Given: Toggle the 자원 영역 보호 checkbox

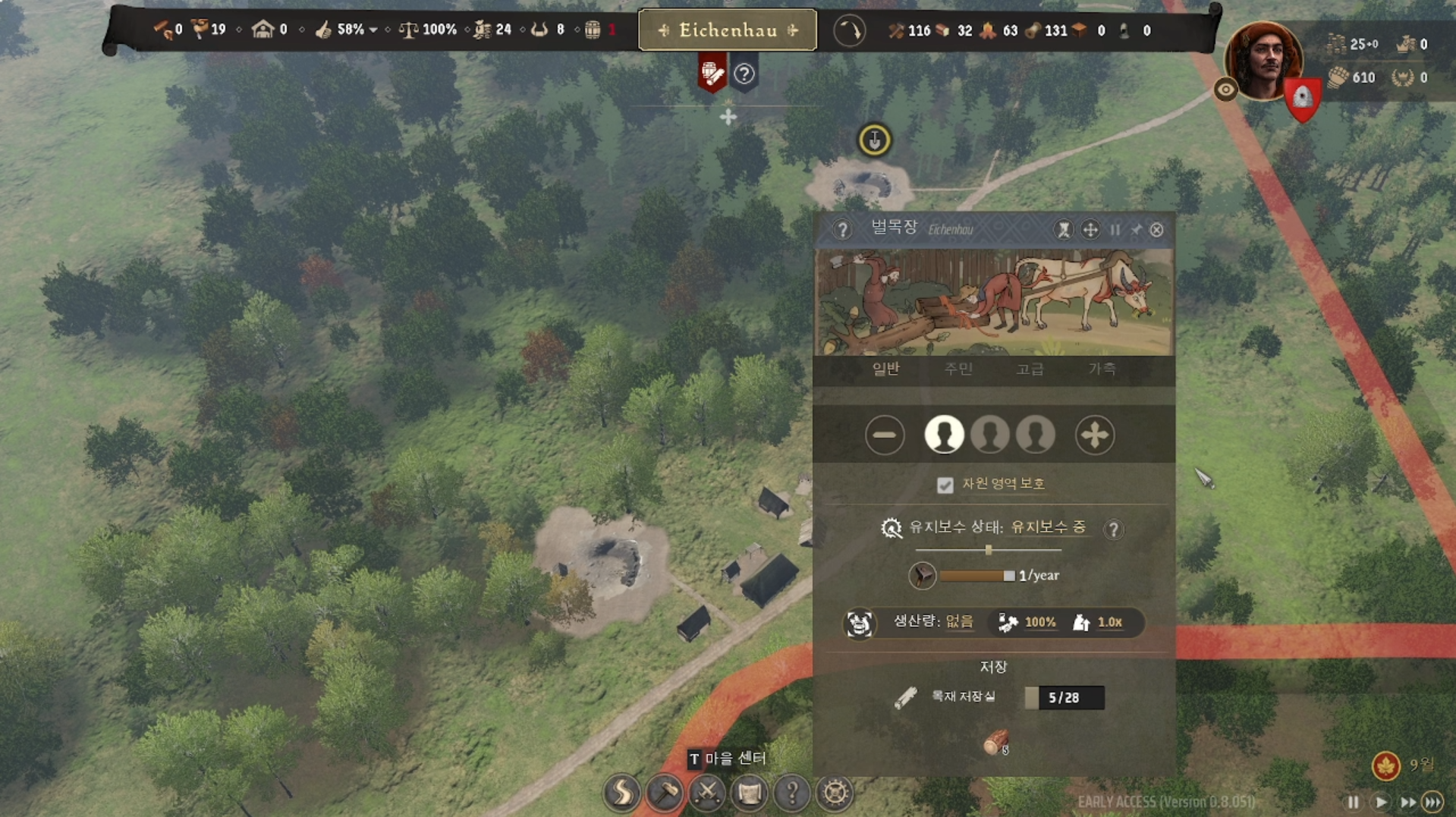Looking at the screenshot, I should tap(945, 485).
